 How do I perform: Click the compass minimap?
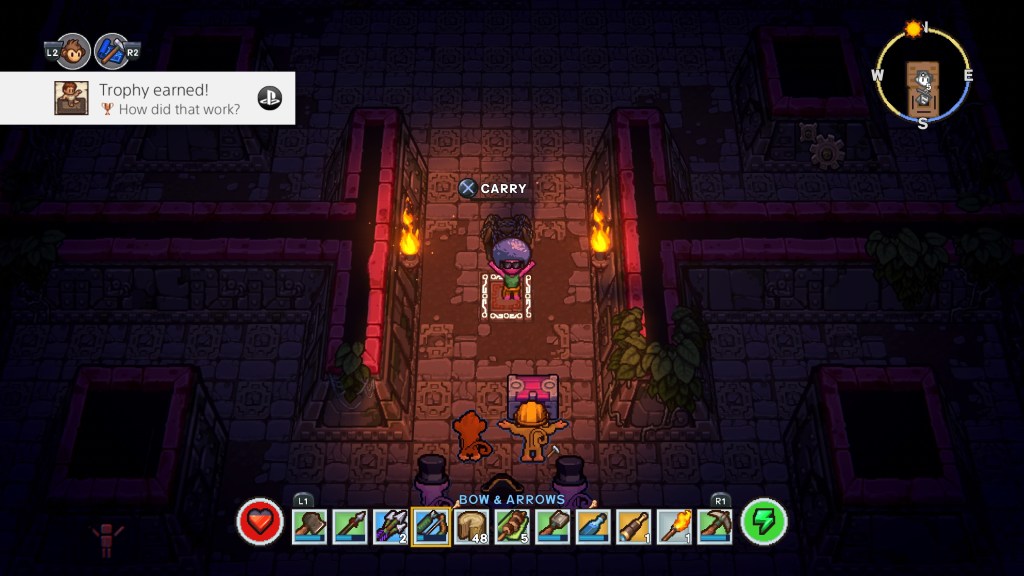pos(922,76)
